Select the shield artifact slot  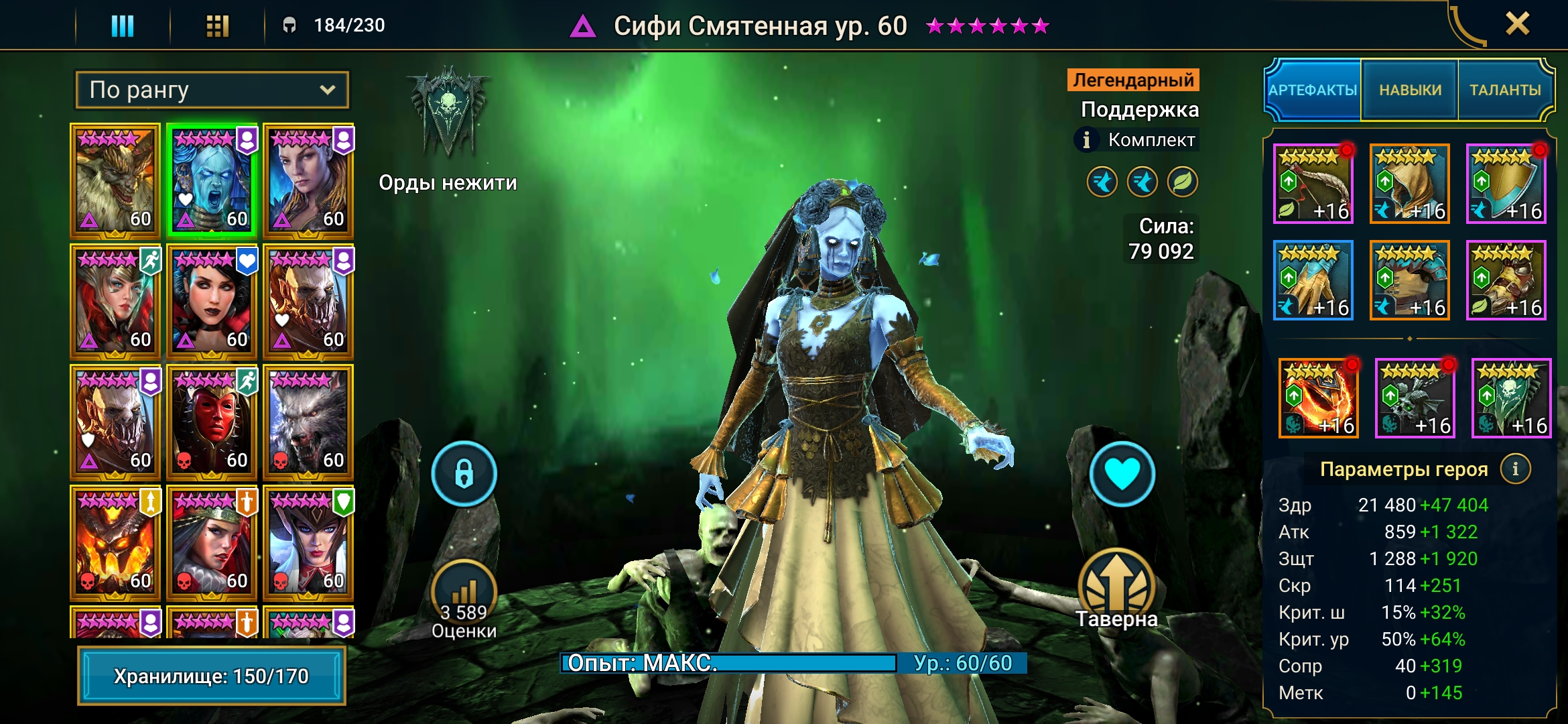(x=1506, y=184)
